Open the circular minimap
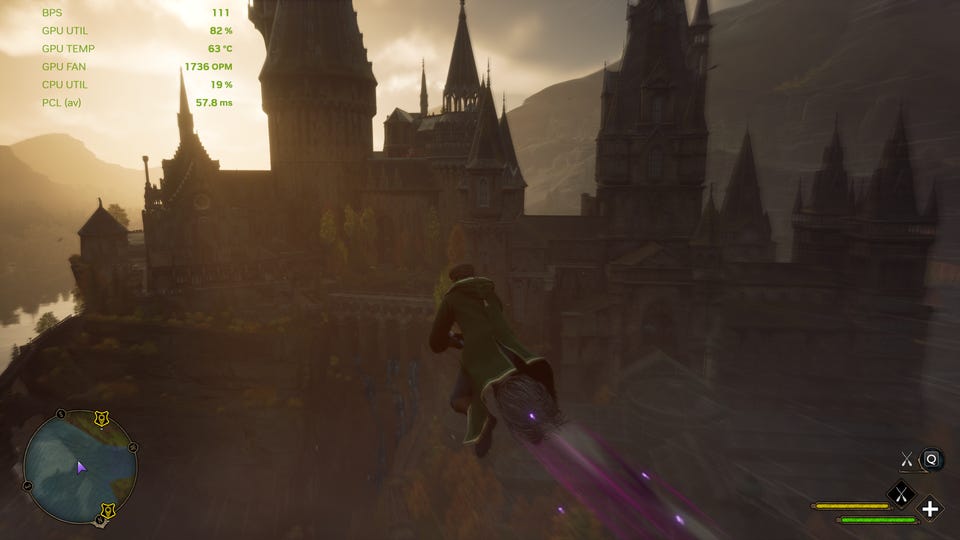This screenshot has height=540, width=960. coord(80,468)
